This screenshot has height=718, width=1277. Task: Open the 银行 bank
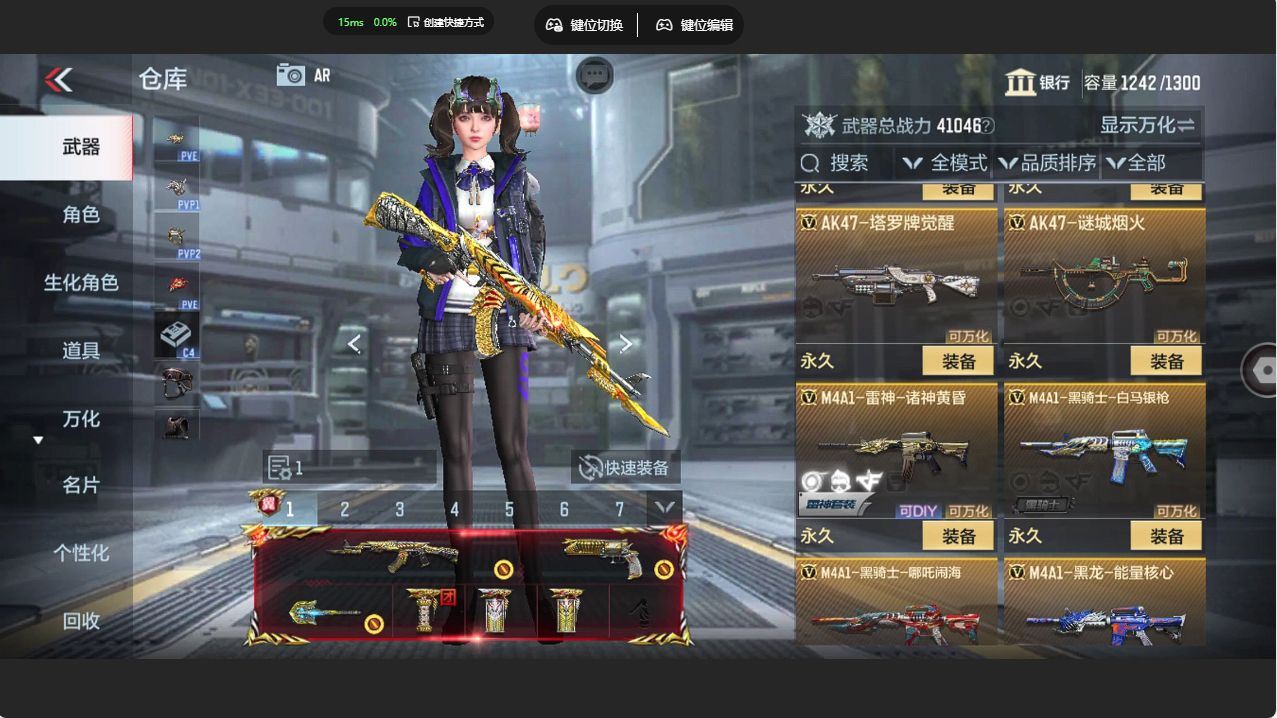(x=1038, y=83)
